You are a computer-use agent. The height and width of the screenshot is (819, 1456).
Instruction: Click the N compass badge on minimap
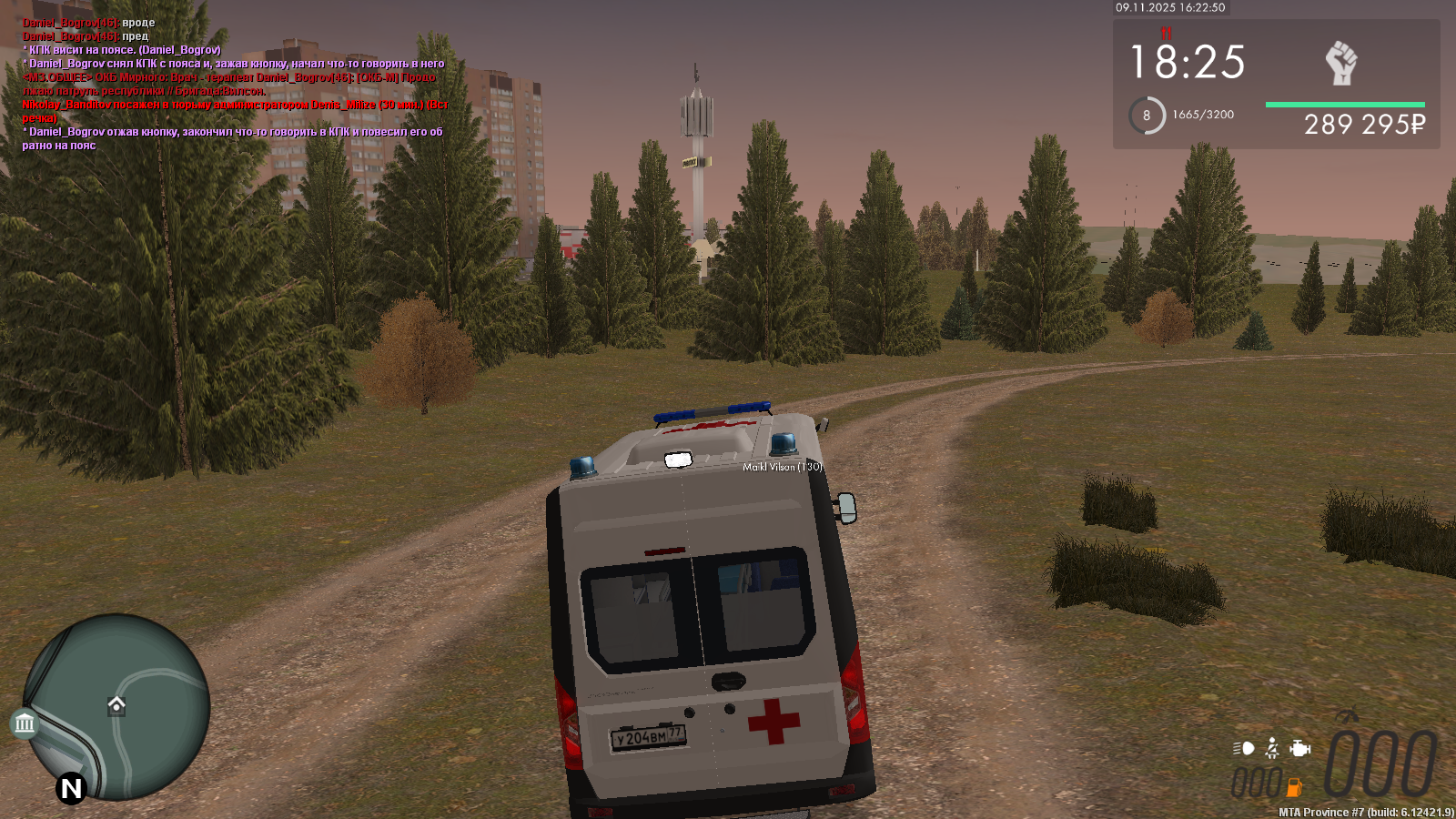(71, 788)
